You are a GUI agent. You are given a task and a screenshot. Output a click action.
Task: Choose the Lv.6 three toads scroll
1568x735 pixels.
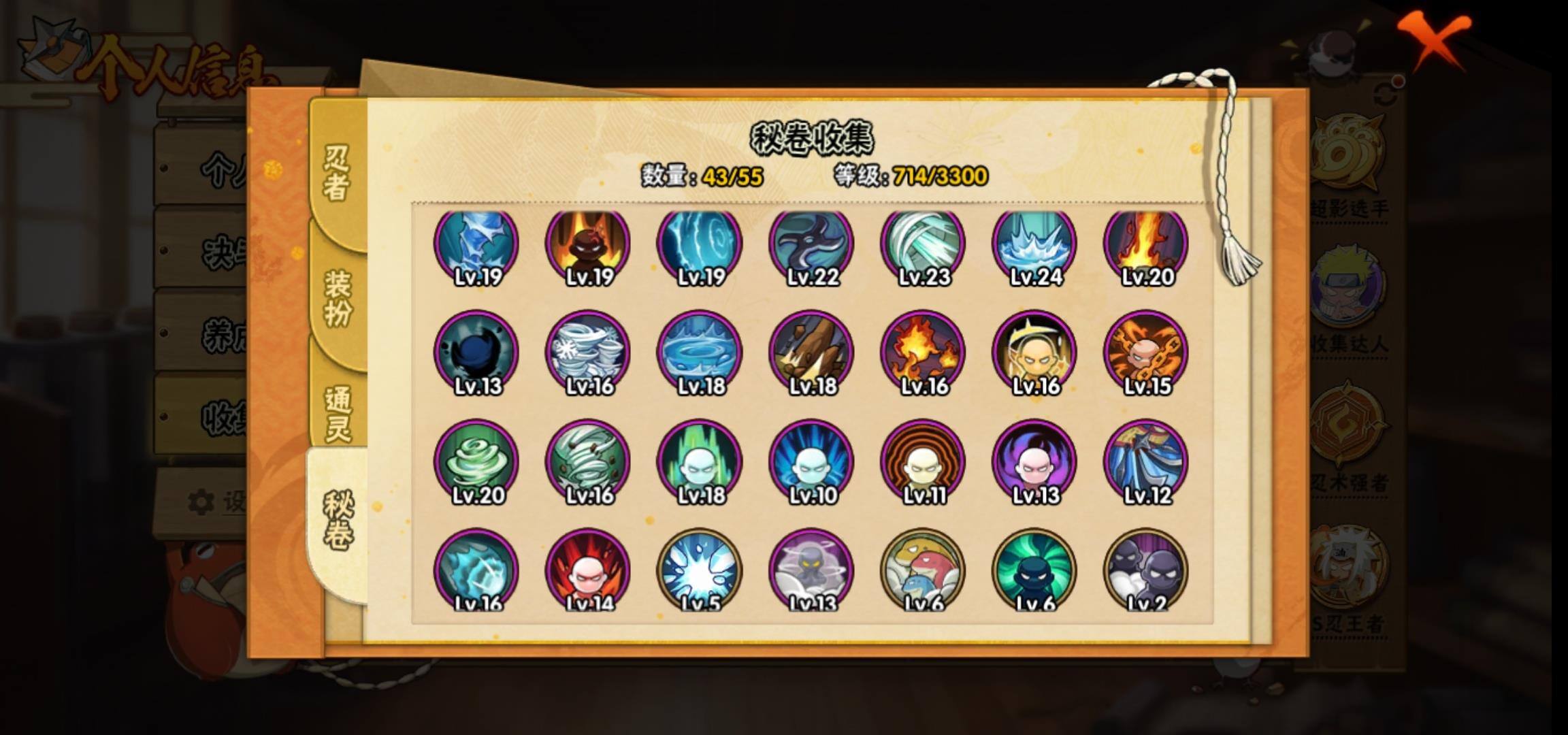click(x=922, y=570)
